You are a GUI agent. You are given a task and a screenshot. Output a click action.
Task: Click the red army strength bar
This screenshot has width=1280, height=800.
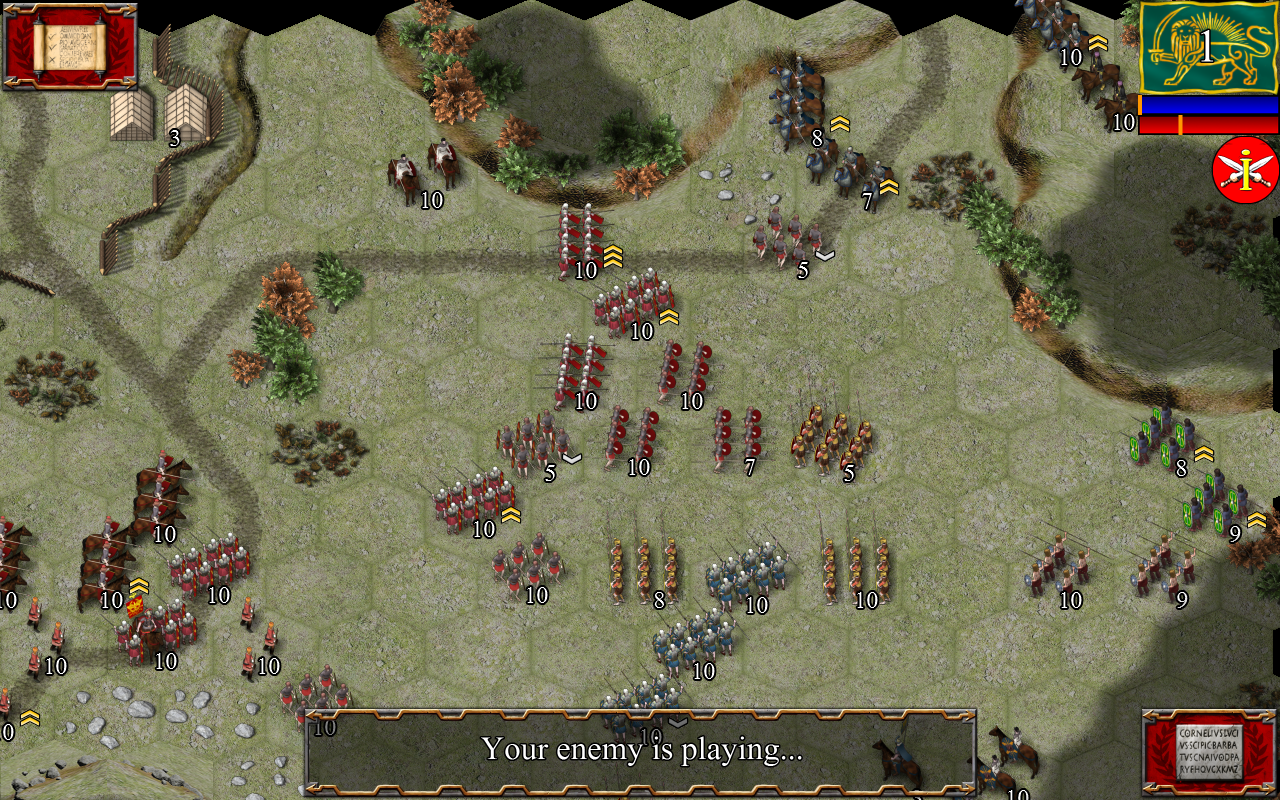pos(1205,124)
